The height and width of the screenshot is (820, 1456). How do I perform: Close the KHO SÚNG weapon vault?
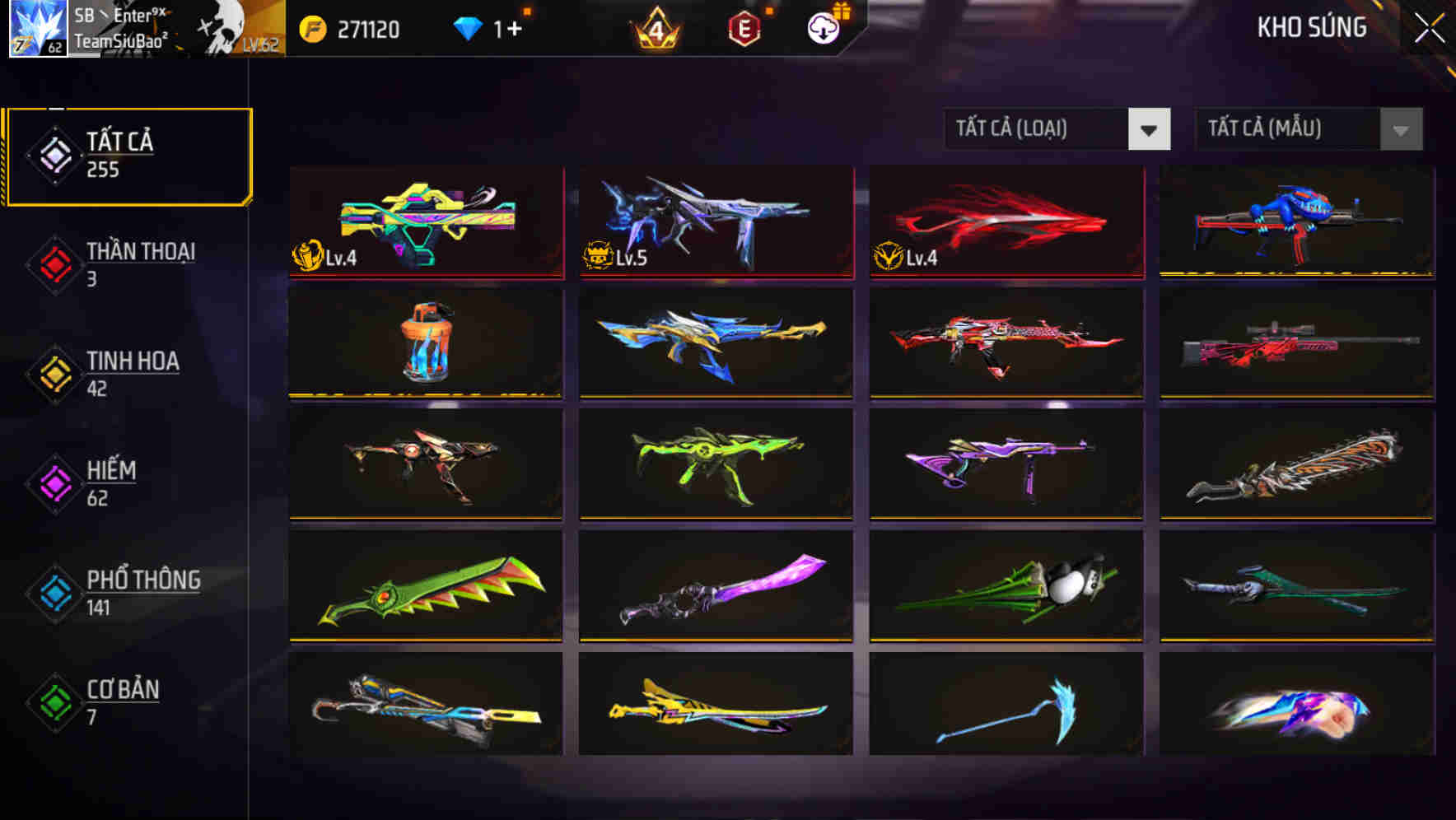(x=1426, y=27)
